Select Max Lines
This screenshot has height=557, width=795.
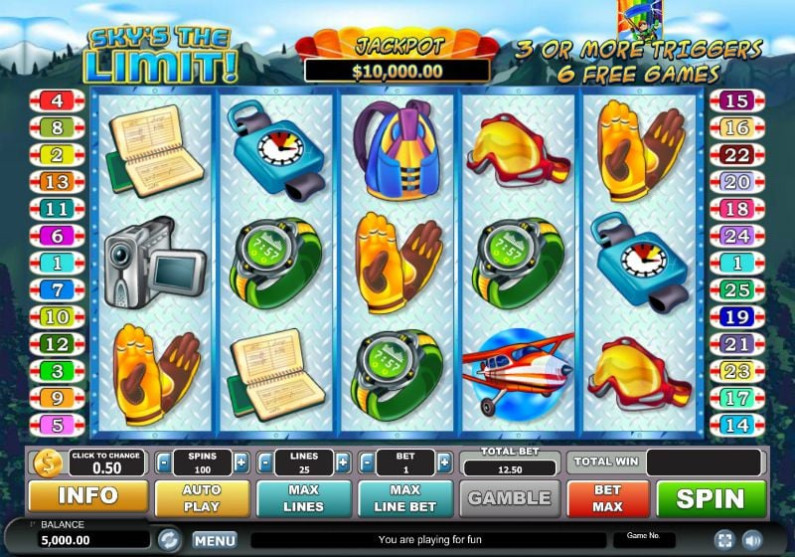pyautogui.click(x=303, y=498)
